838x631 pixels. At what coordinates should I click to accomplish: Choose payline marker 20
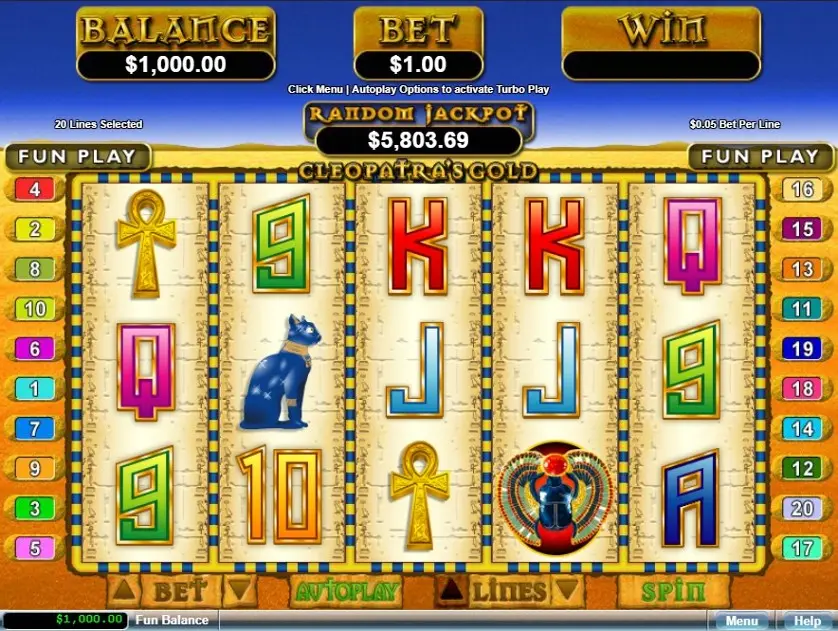(x=803, y=508)
